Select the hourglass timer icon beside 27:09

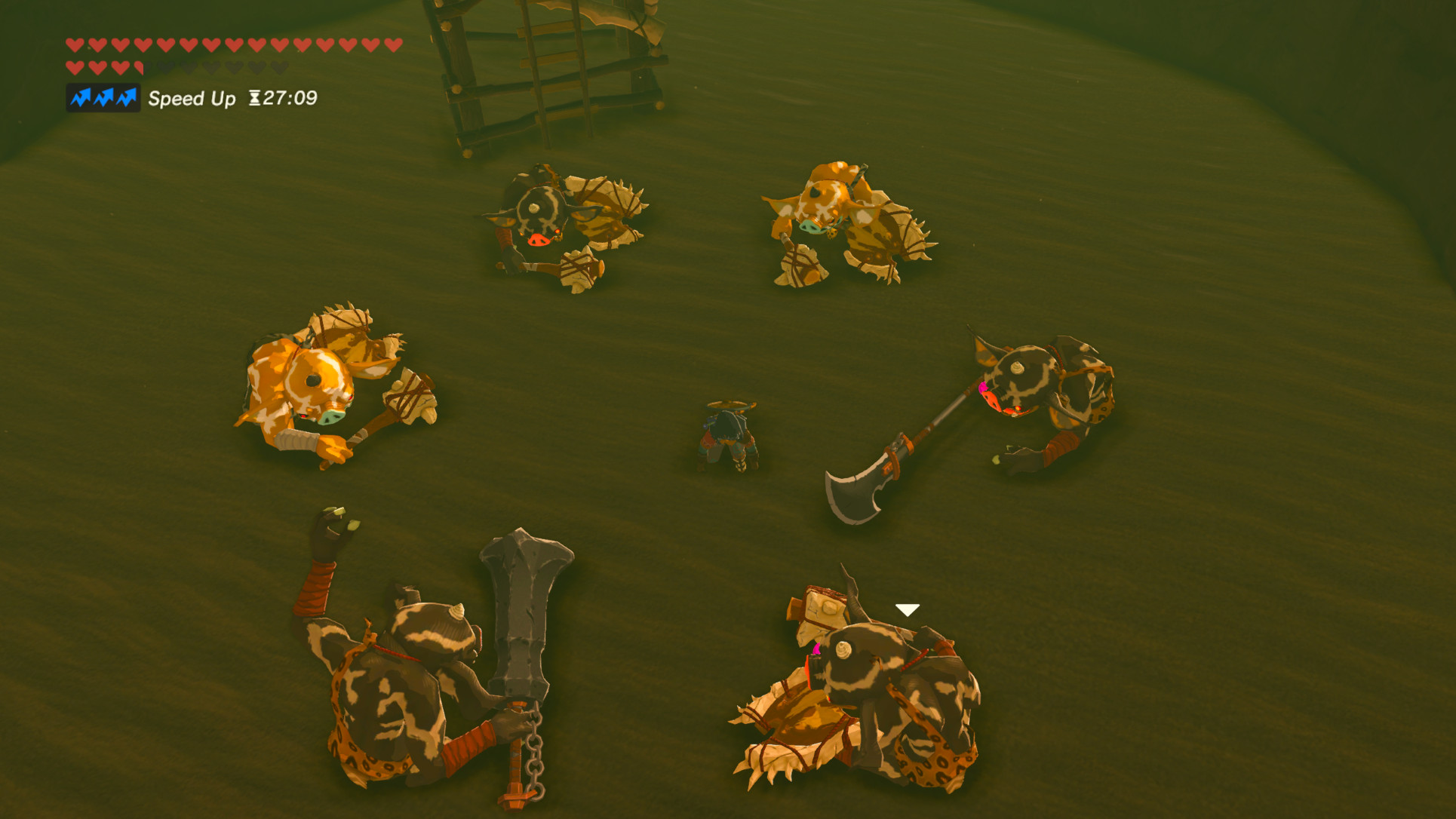click(x=255, y=98)
